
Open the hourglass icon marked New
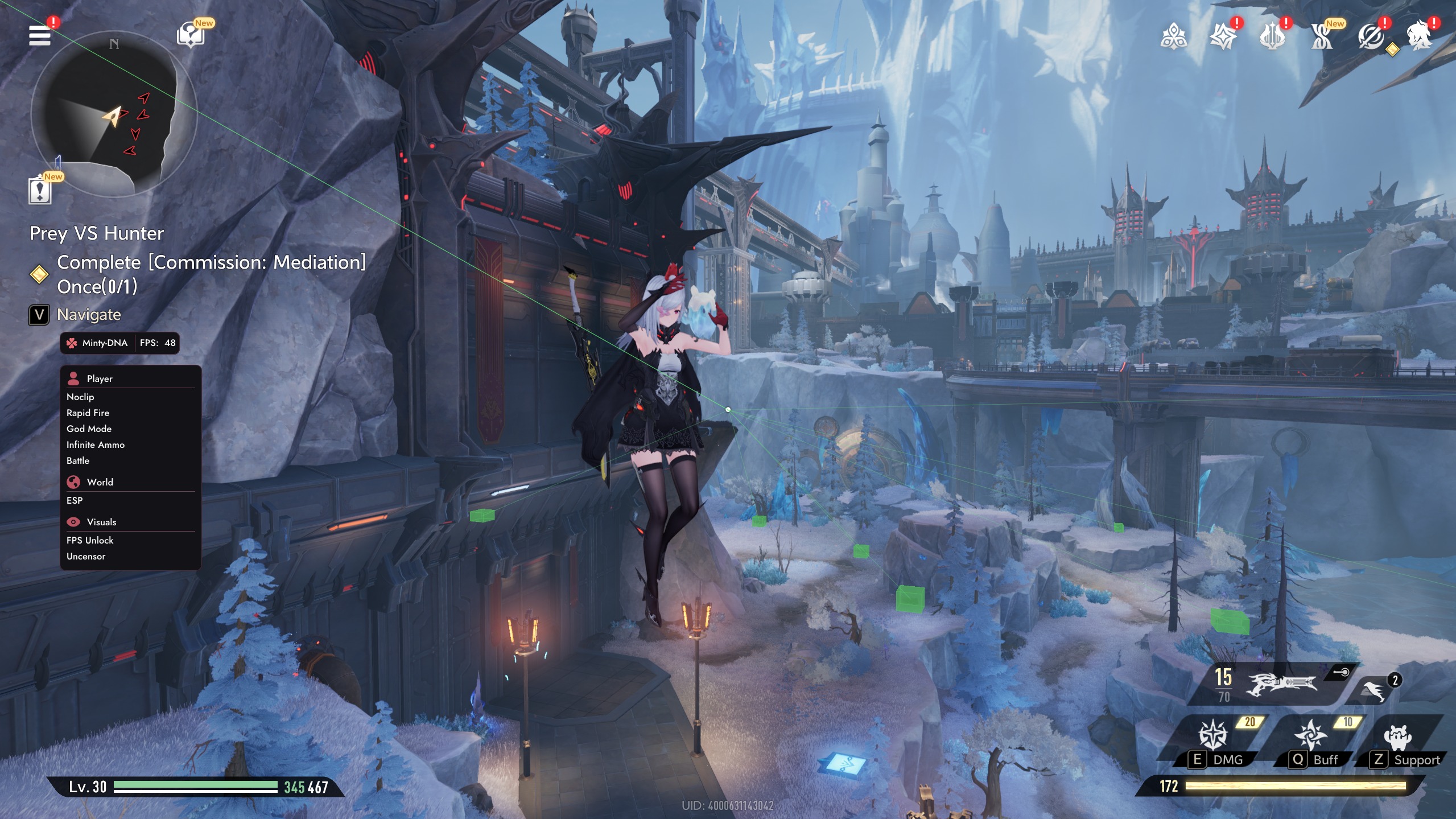[1321, 38]
